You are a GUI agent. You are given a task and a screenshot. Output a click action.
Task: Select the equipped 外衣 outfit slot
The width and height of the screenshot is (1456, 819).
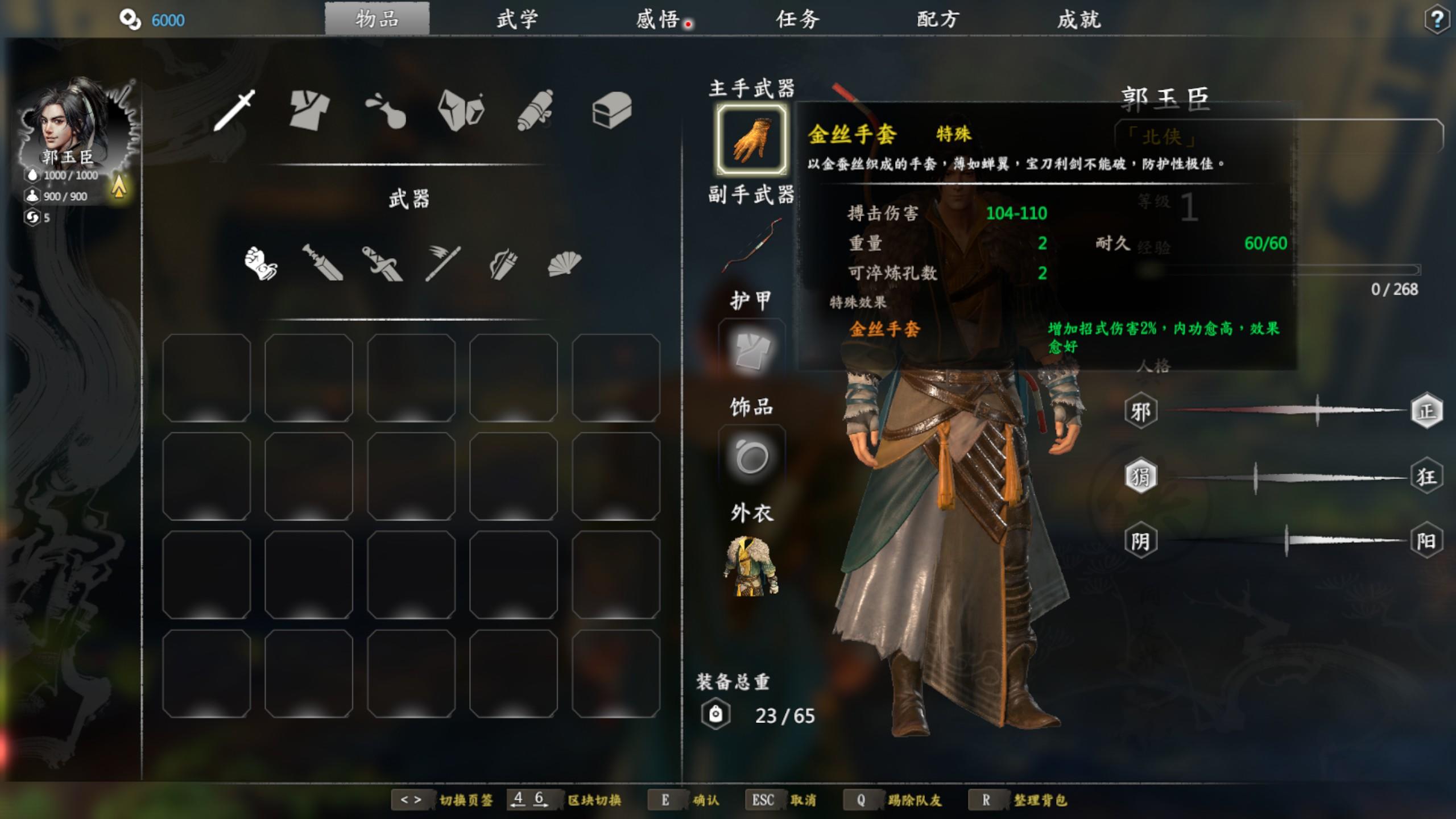(x=751, y=566)
